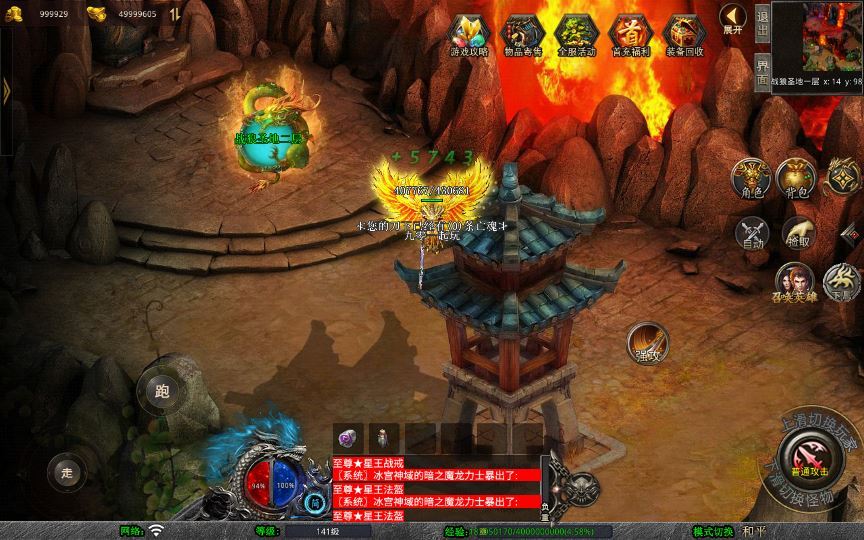Activate the 强攻 power attack skill
This screenshot has width=864, height=540.
[648, 342]
